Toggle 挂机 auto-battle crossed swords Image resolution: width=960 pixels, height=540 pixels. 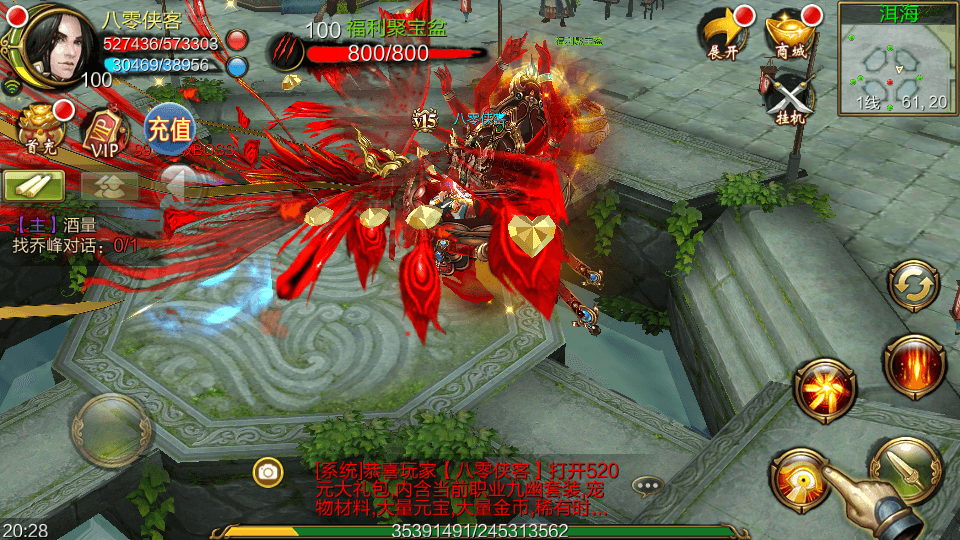coord(788,98)
